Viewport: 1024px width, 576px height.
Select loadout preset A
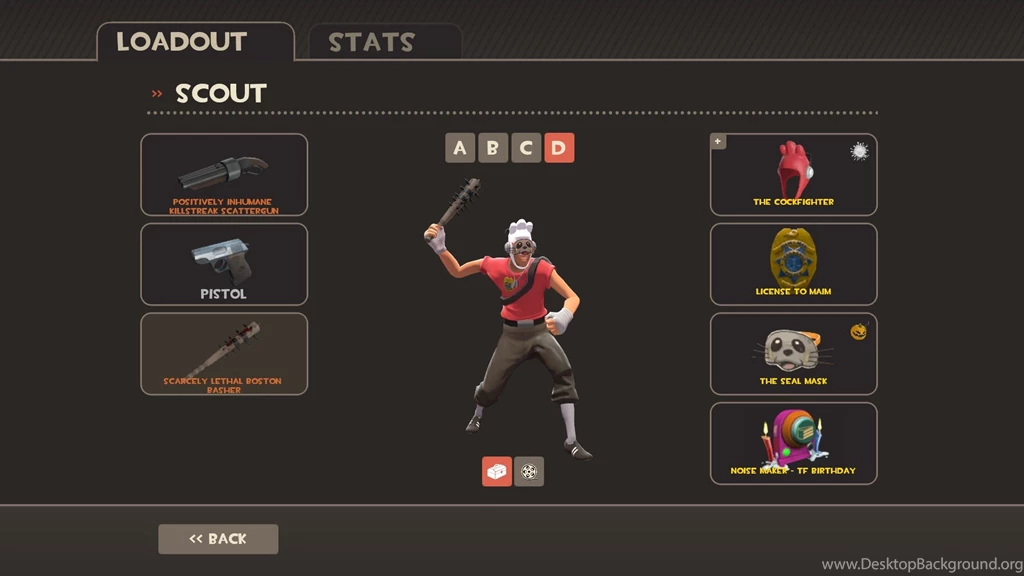pyautogui.click(x=460, y=149)
